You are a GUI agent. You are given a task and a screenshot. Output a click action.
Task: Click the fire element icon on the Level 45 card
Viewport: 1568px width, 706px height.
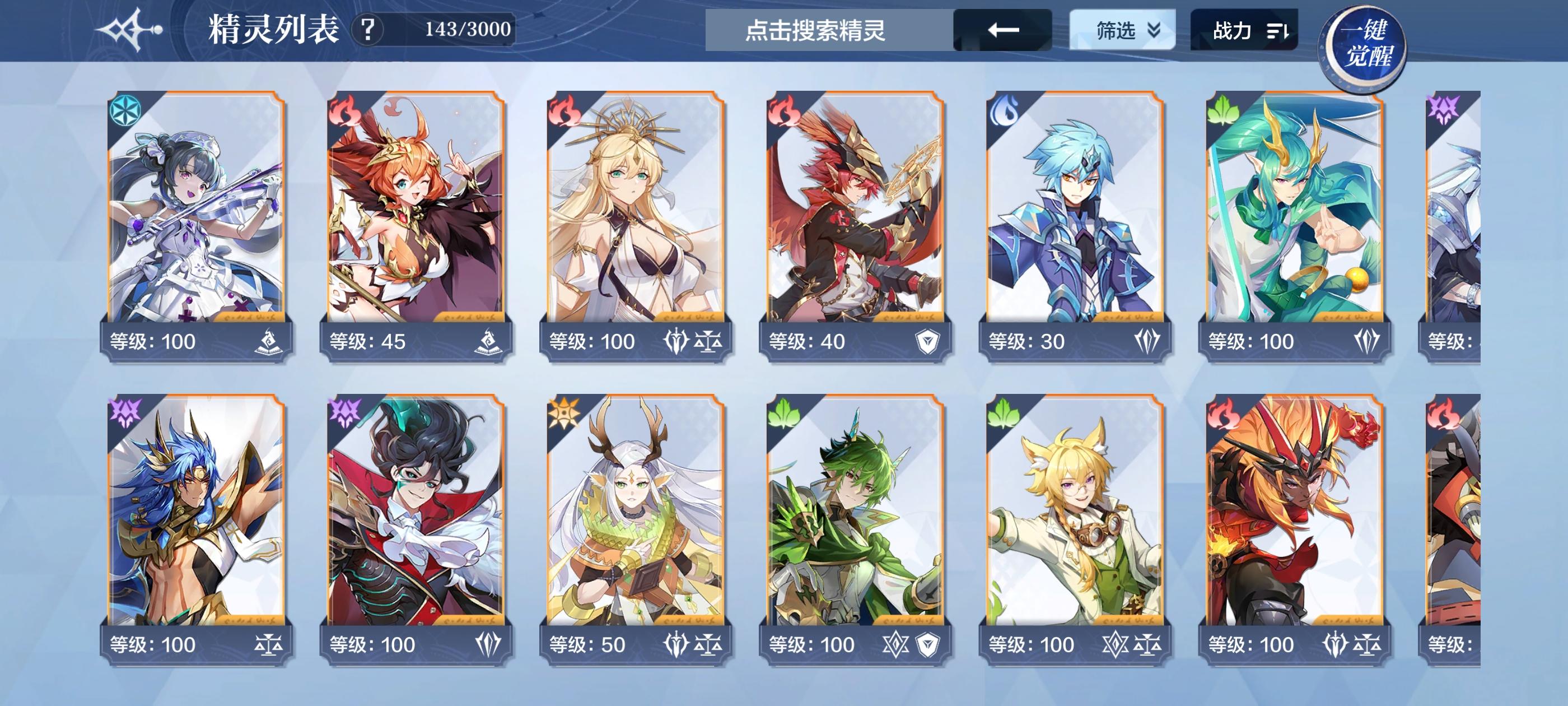tap(344, 110)
